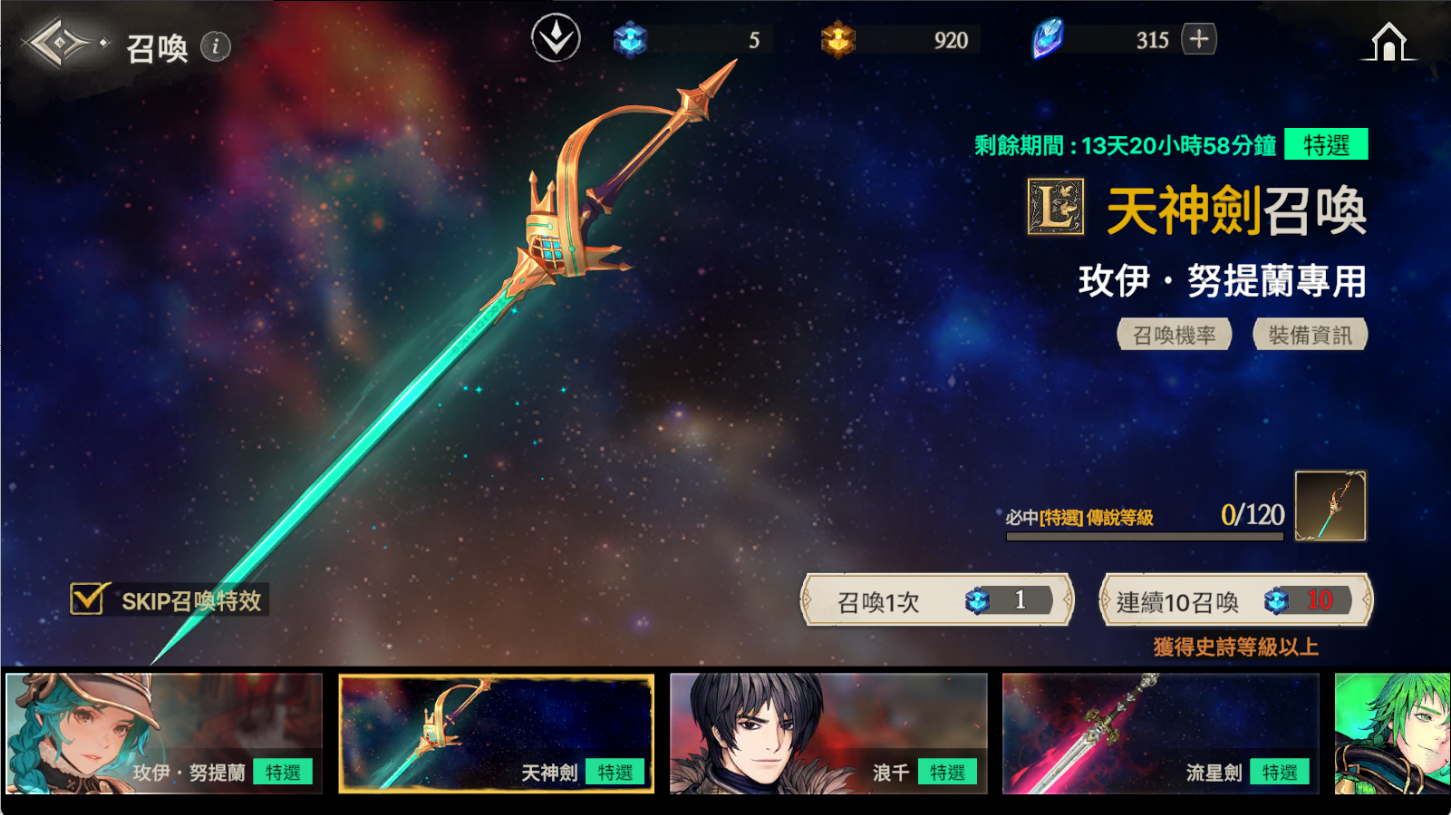Tap the guaranteed legendary sword reward icon
Viewport: 1451px width, 815px height.
point(1330,507)
